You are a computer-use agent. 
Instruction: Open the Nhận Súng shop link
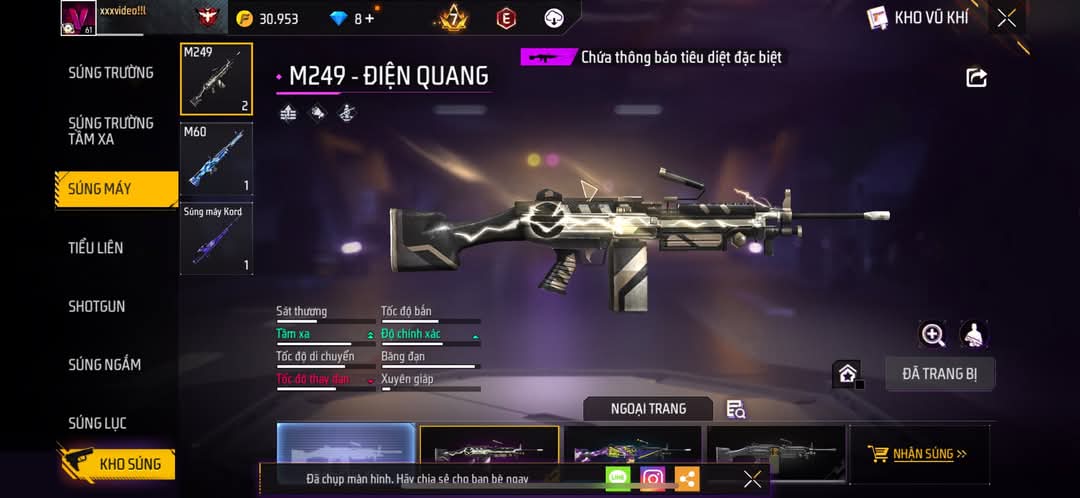[919, 454]
